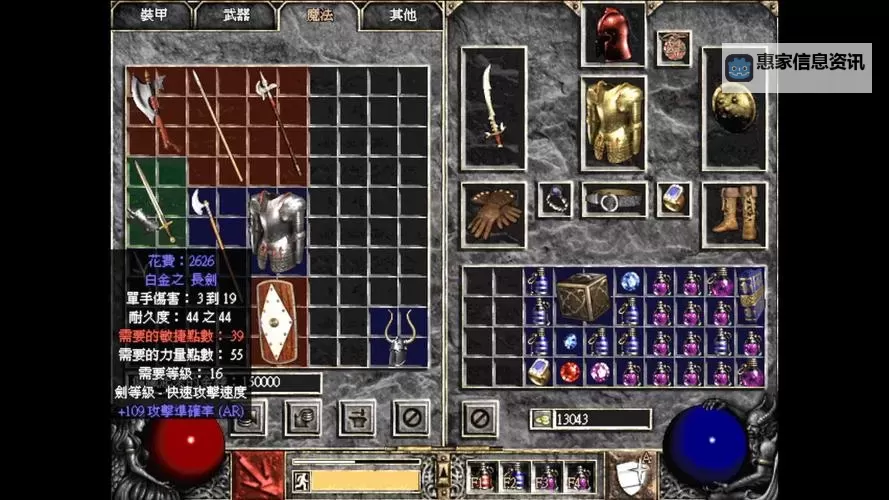Choose the white diamond kite shield

pos(277,322)
